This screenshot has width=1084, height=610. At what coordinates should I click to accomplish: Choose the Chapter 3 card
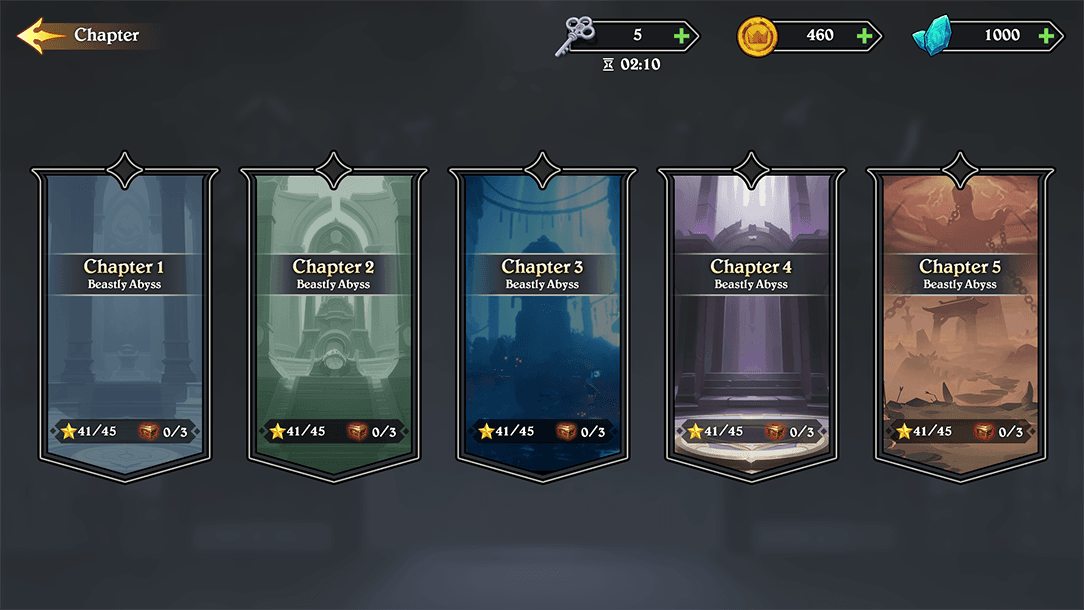[x=542, y=320]
